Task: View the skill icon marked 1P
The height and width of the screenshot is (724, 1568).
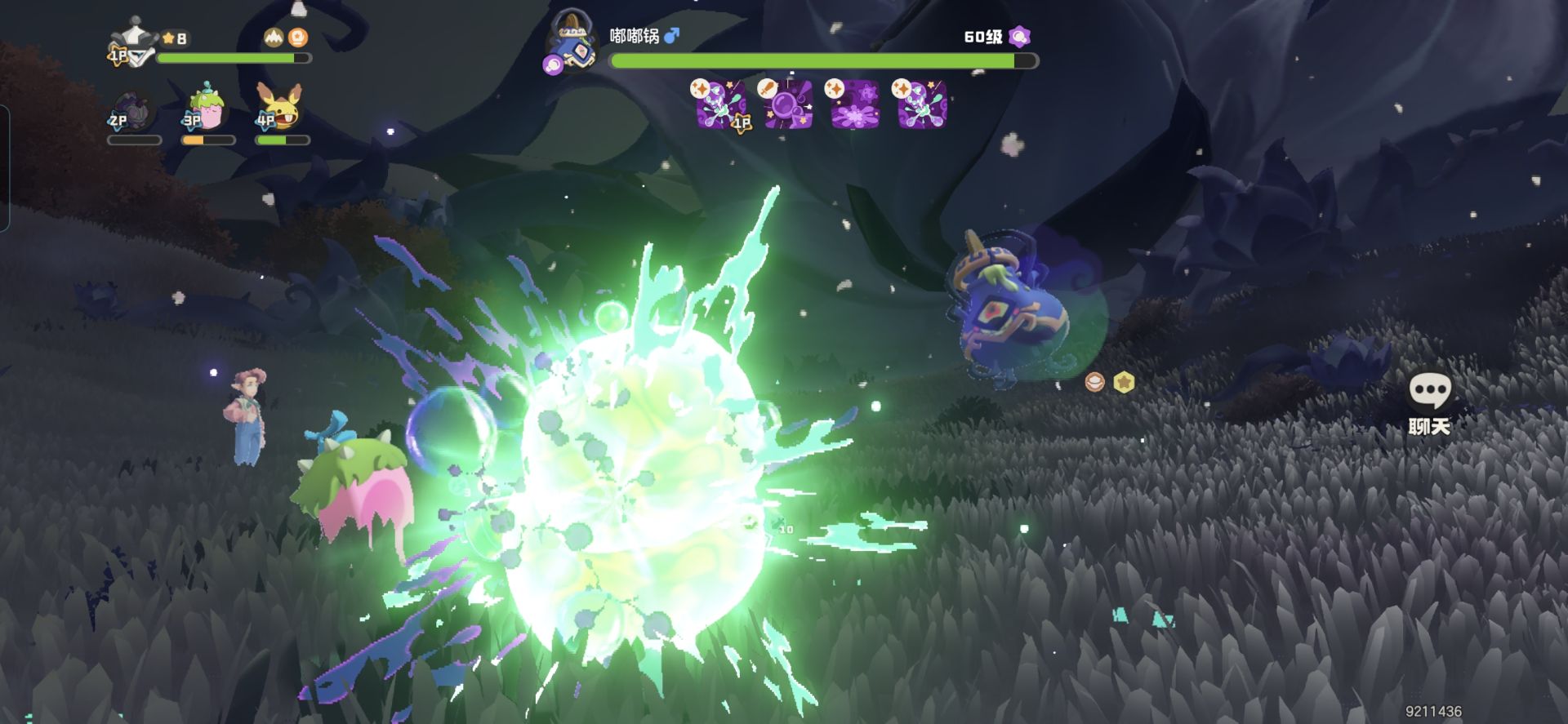Action: pyautogui.click(x=721, y=104)
